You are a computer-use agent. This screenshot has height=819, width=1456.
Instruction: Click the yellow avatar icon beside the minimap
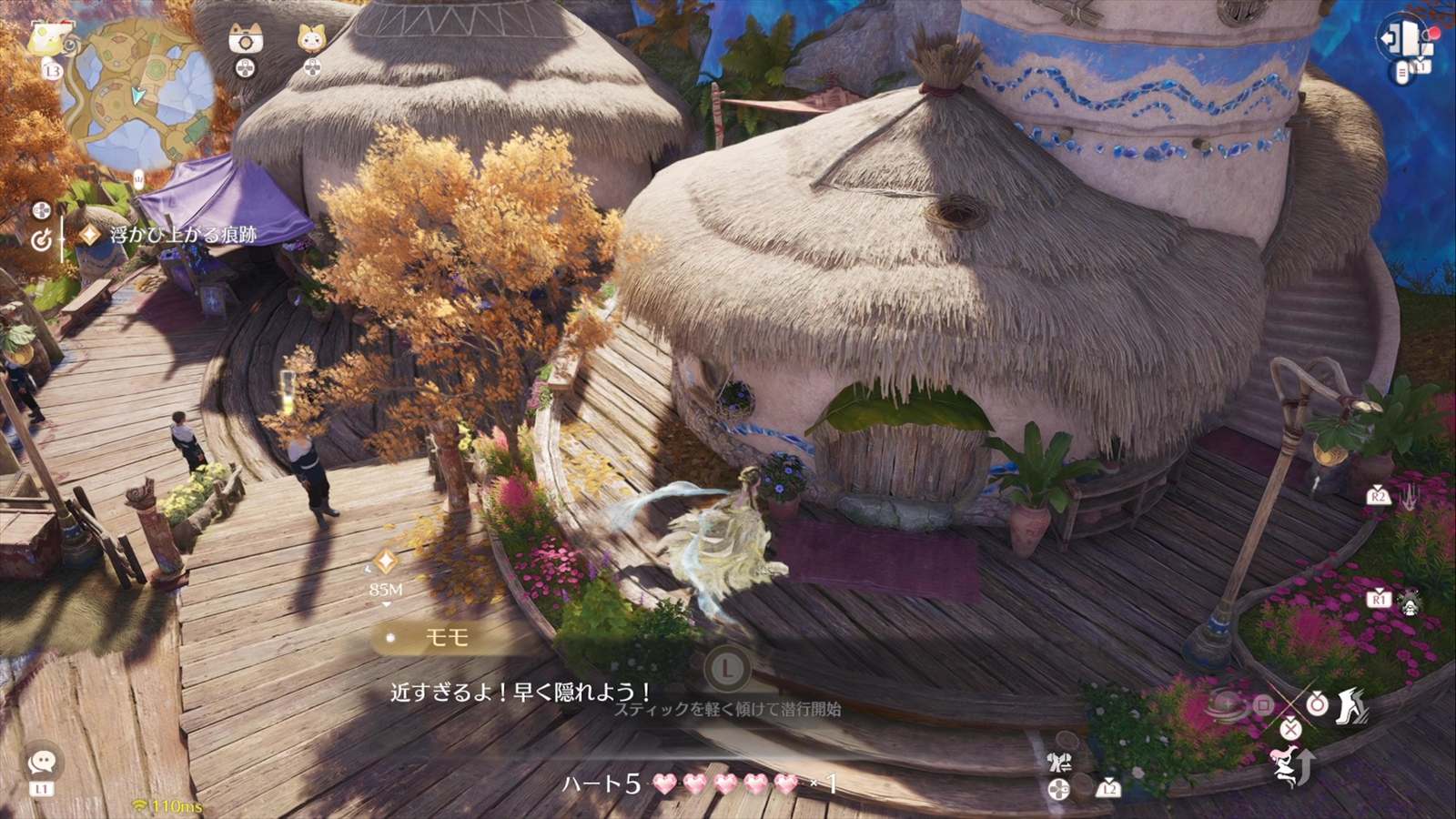pos(42,40)
